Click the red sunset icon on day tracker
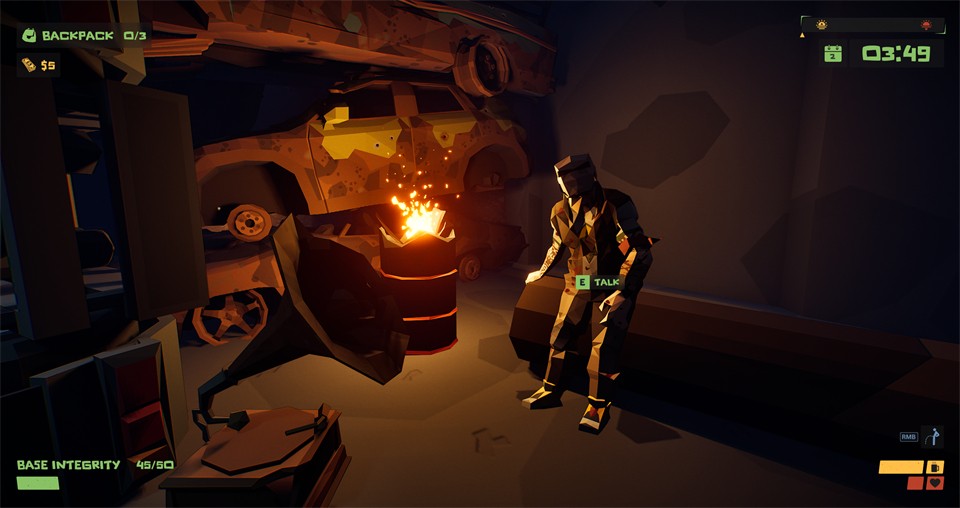The height and width of the screenshot is (508, 960). (926, 24)
